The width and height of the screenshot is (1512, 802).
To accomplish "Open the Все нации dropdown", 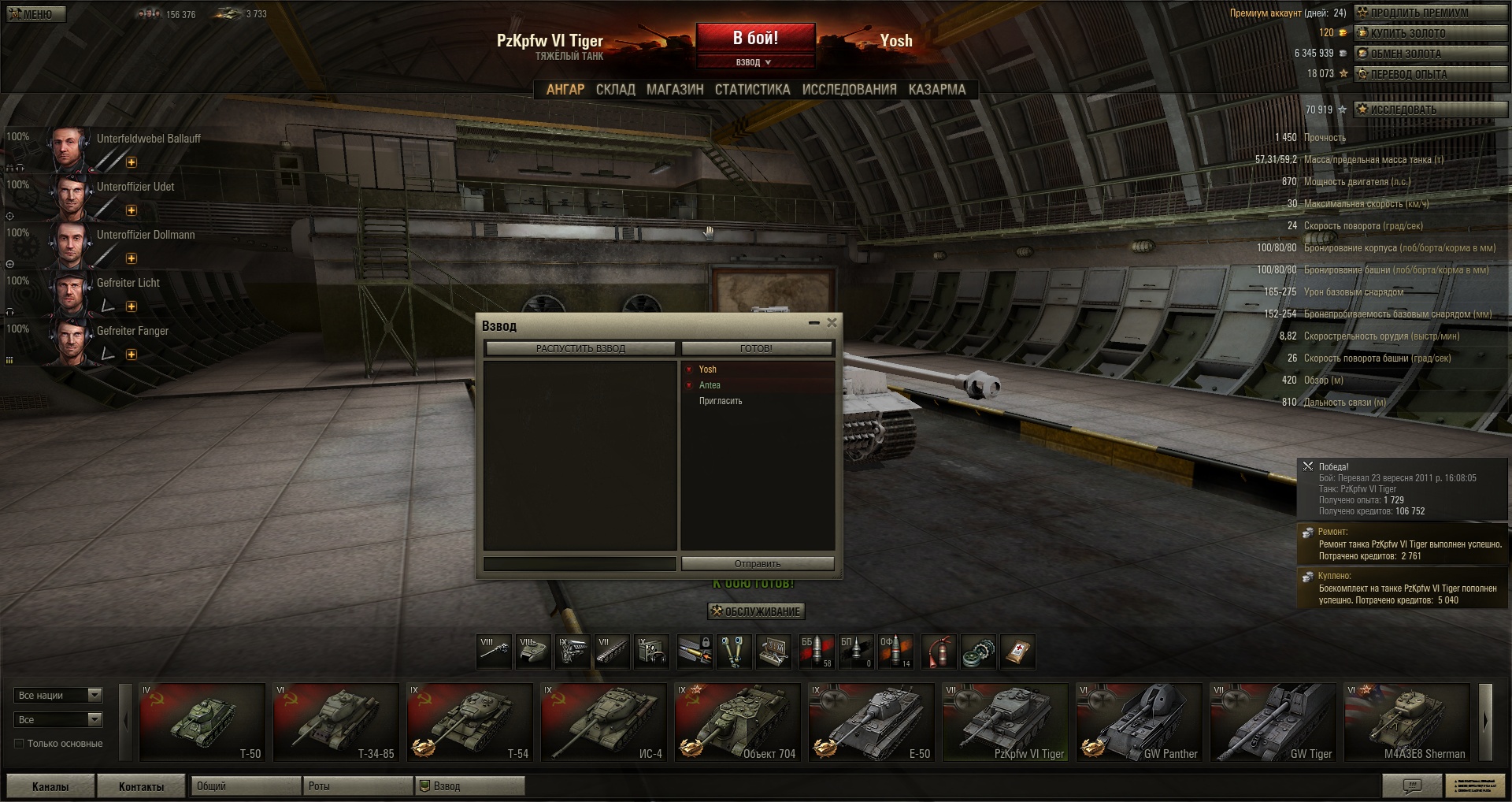I will point(58,695).
